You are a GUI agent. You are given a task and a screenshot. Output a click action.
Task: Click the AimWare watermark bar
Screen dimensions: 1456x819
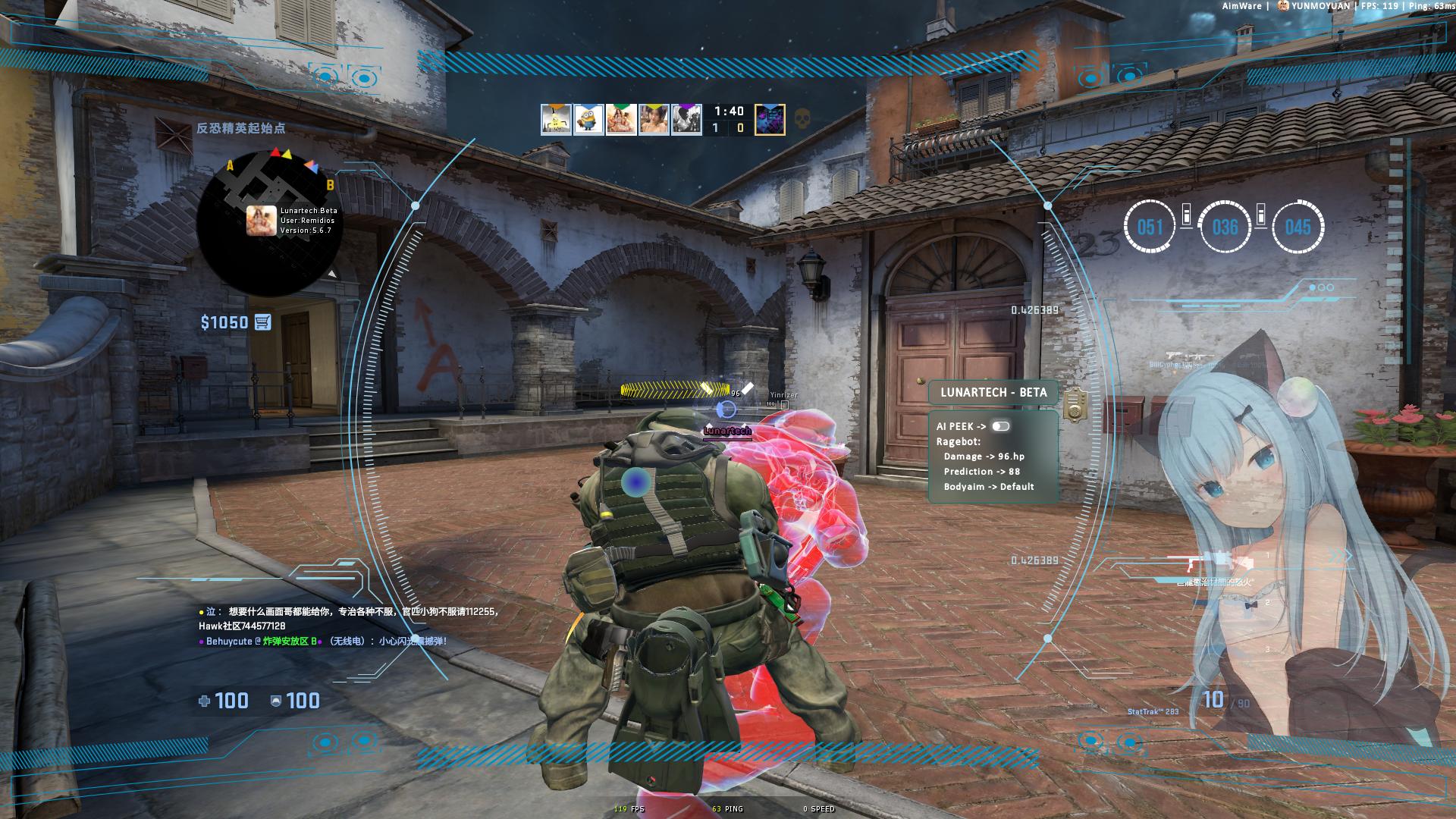tap(1338, 6)
